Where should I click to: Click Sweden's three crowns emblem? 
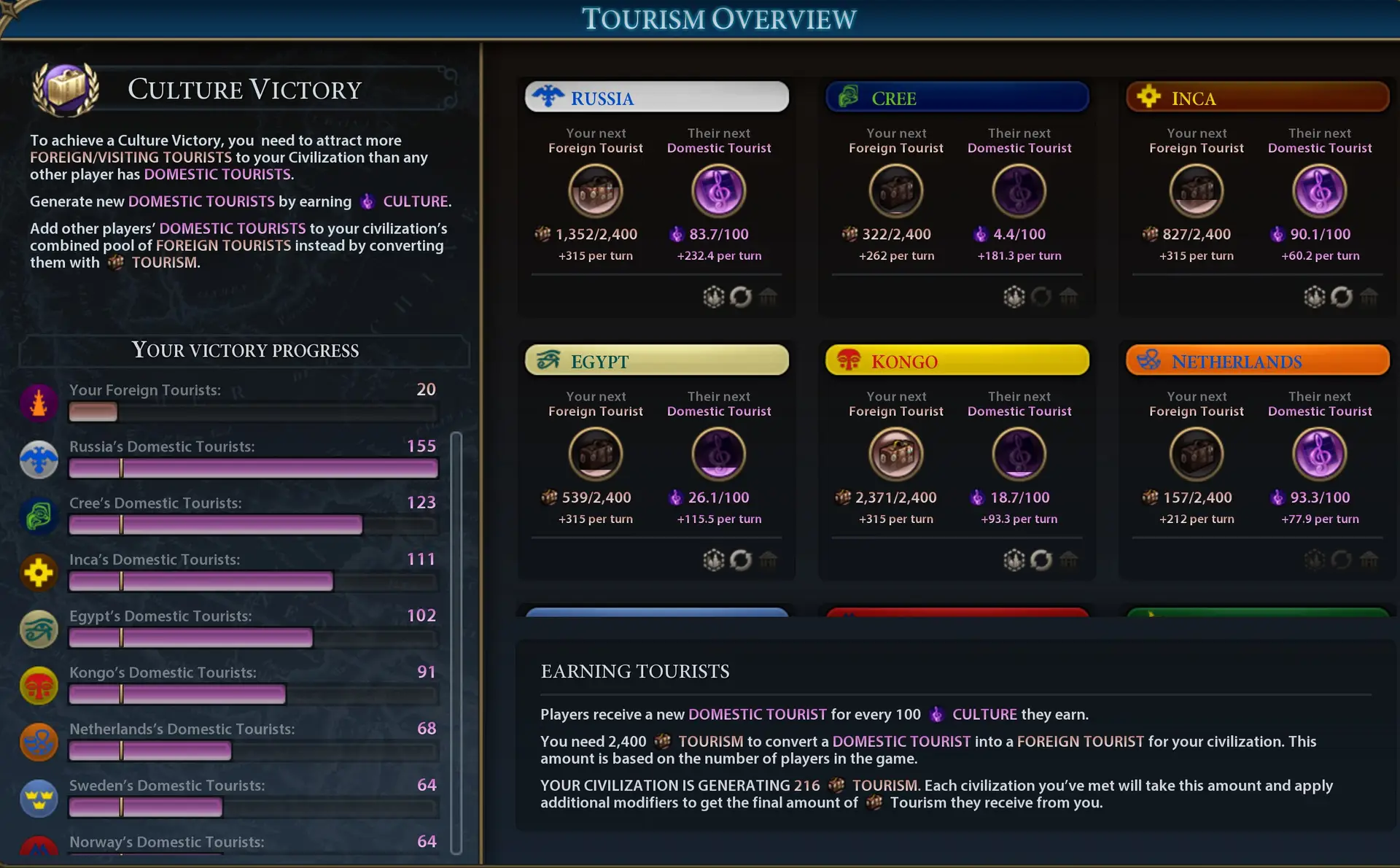[39, 799]
